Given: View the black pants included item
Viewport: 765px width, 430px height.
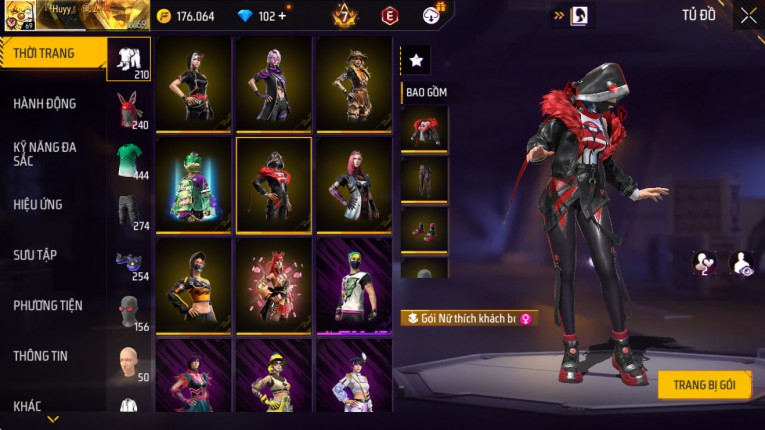Looking at the screenshot, I should coord(424,179).
